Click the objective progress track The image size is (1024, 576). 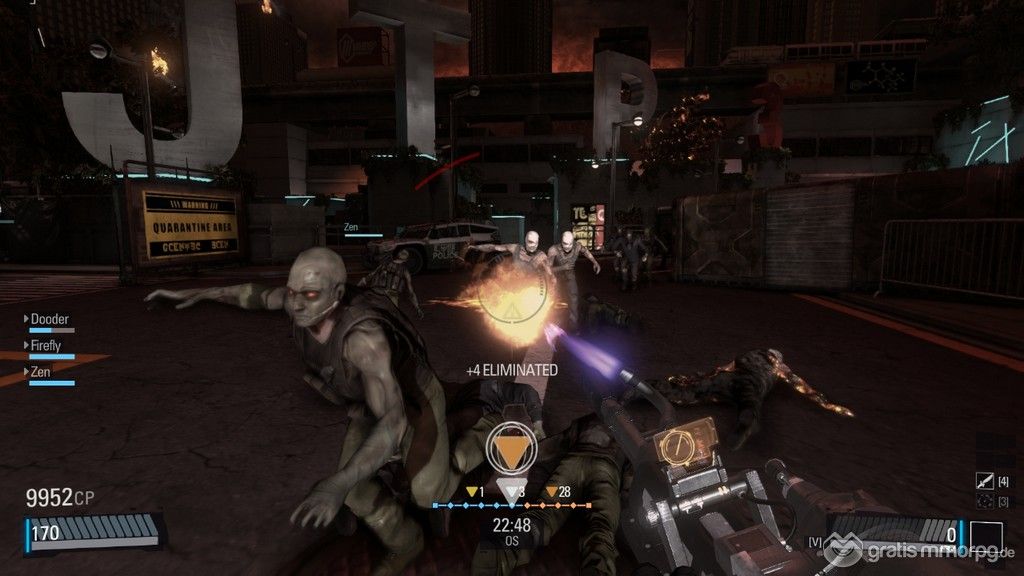coord(512,506)
